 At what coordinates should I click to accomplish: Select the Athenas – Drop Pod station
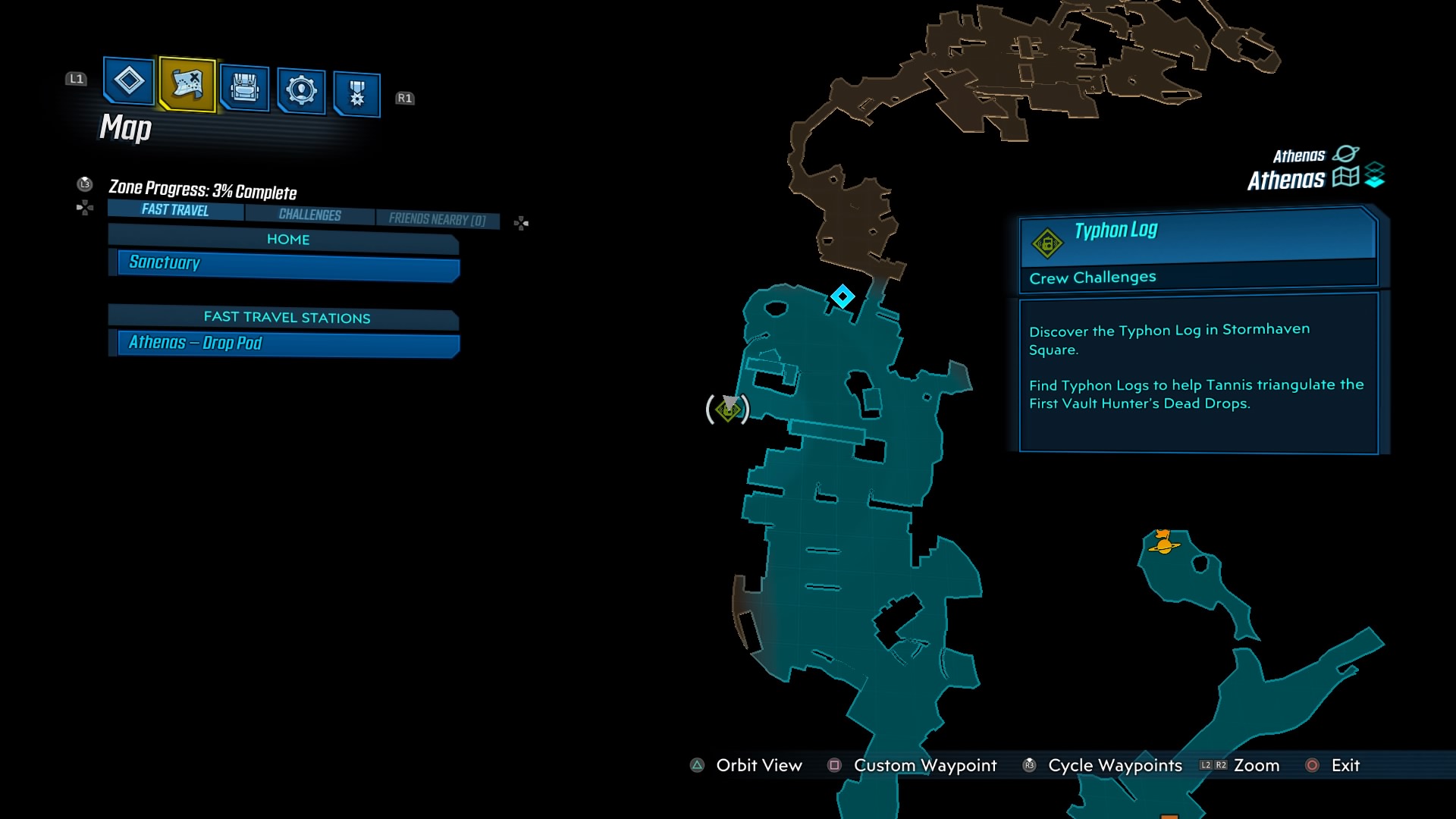pyautogui.click(x=195, y=343)
